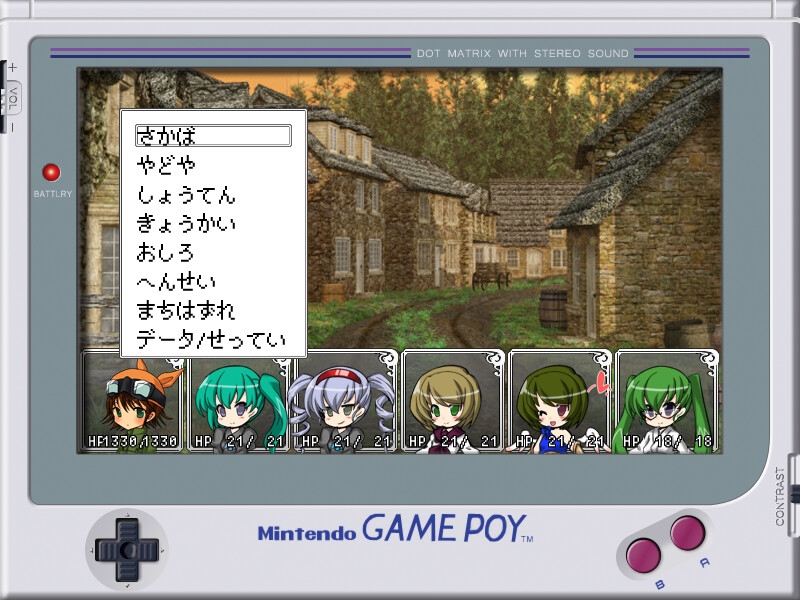This screenshot has width=800, height=600.
Task: Click the teal-haired girl's party portrait
Action: point(239,401)
